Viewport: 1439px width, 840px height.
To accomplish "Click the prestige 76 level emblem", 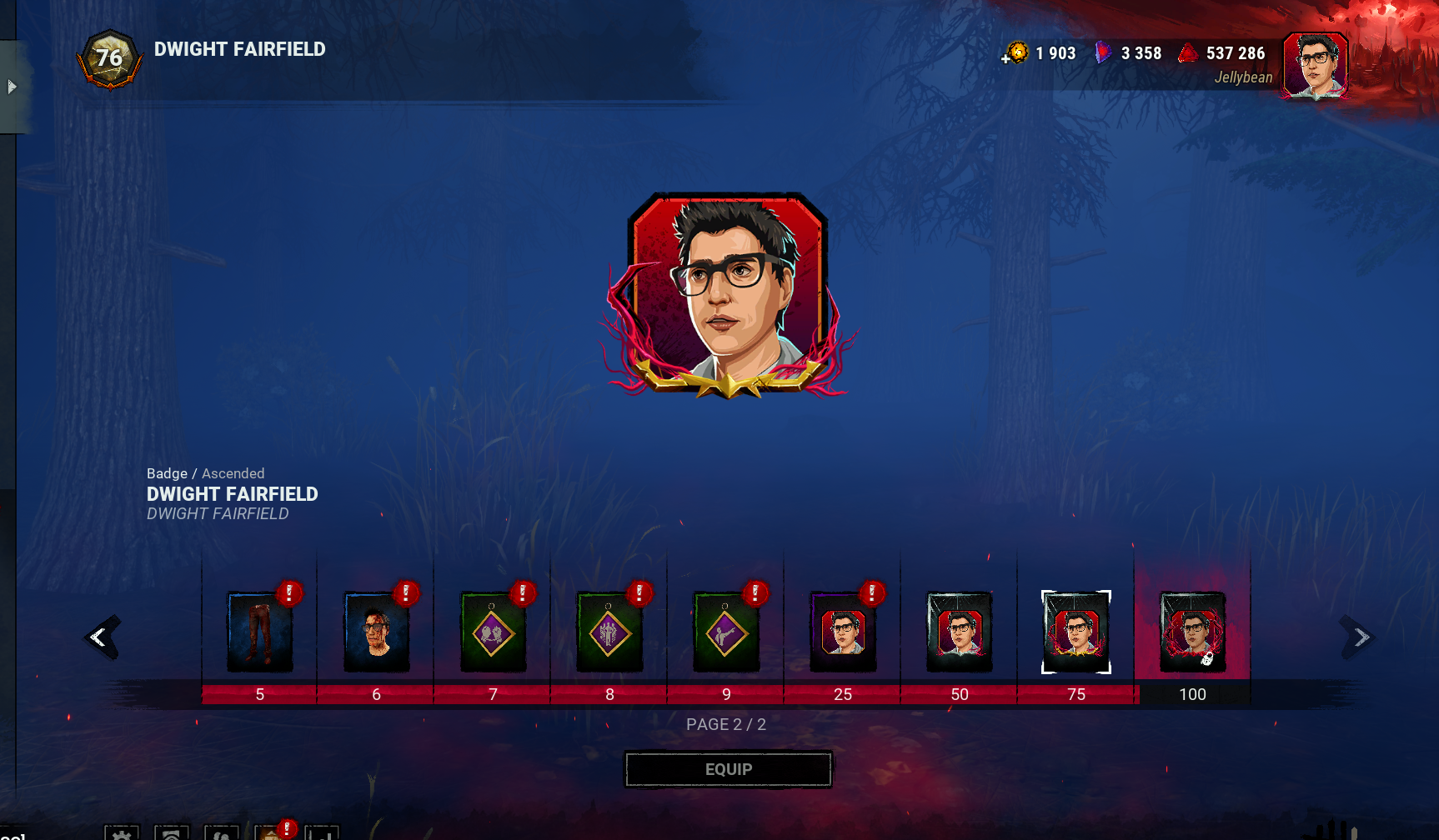I will (109, 58).
